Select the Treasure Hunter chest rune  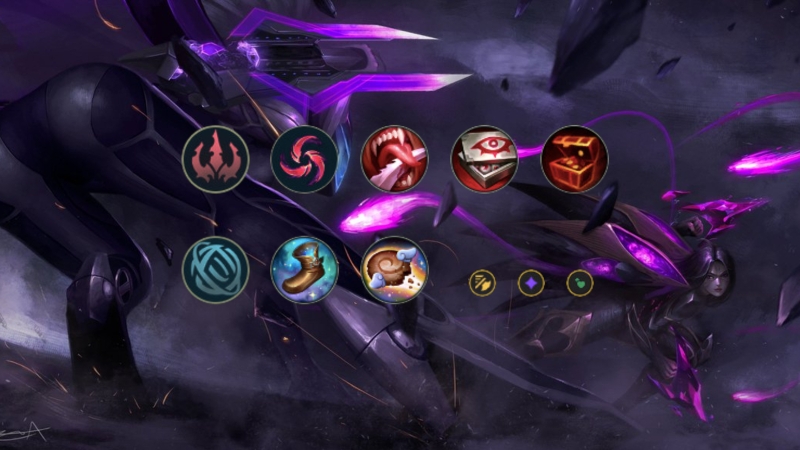click(574, 159)
